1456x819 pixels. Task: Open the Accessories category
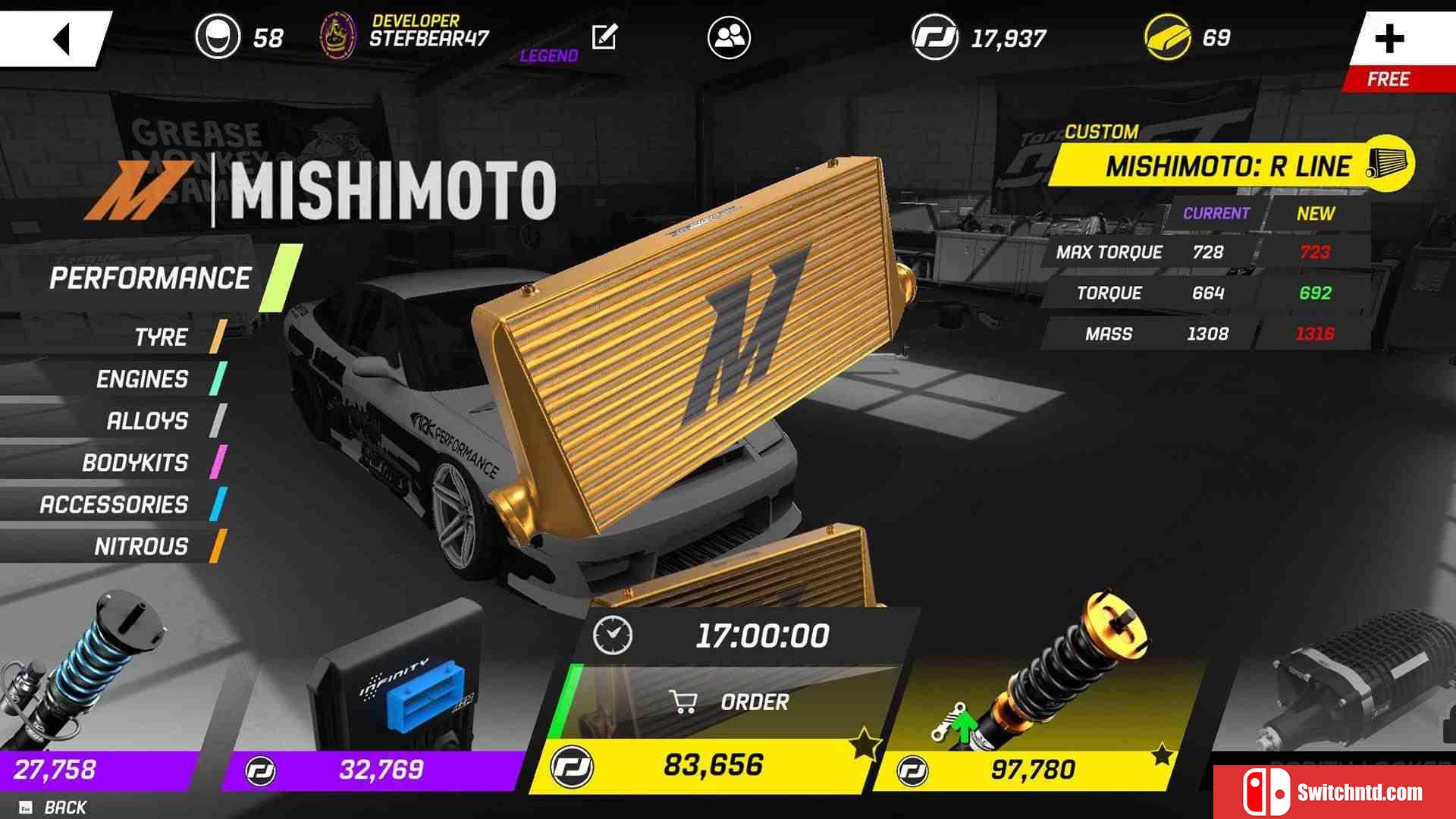click(x=114, y=504)
